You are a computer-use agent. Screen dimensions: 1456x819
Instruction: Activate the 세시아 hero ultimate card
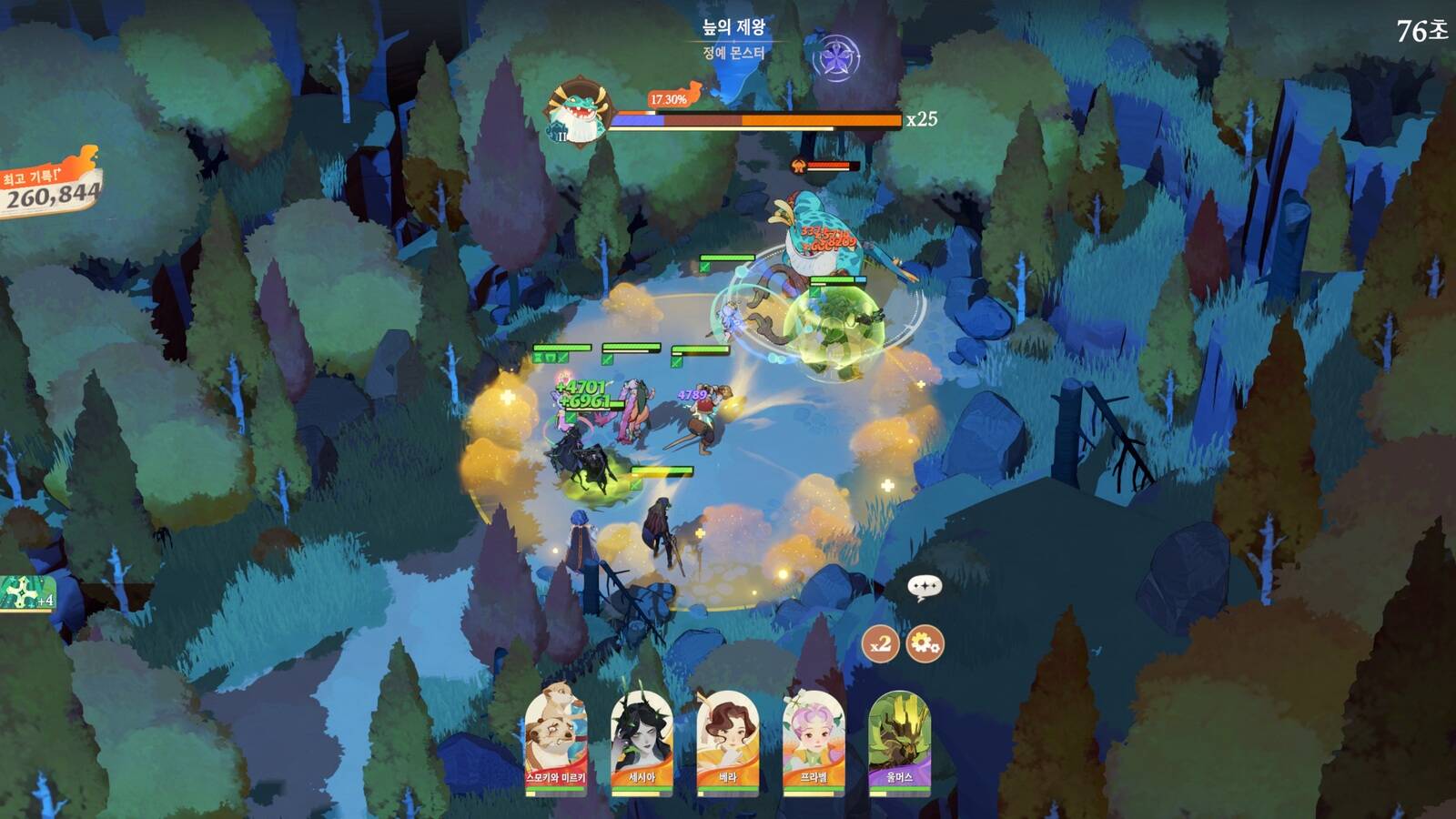[x=642, y=741]
